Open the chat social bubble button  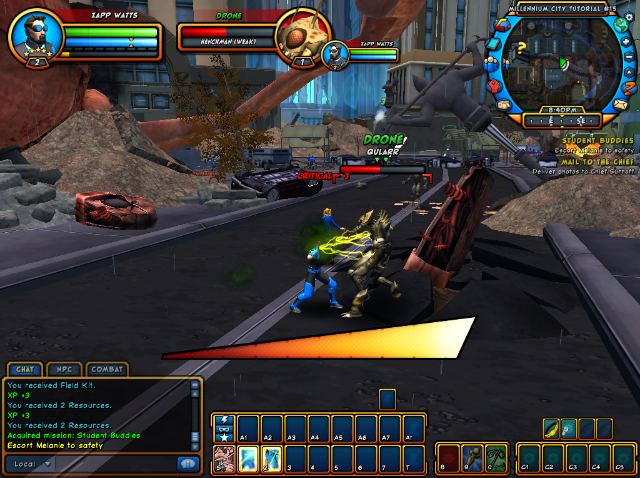(x=187, y=464)
